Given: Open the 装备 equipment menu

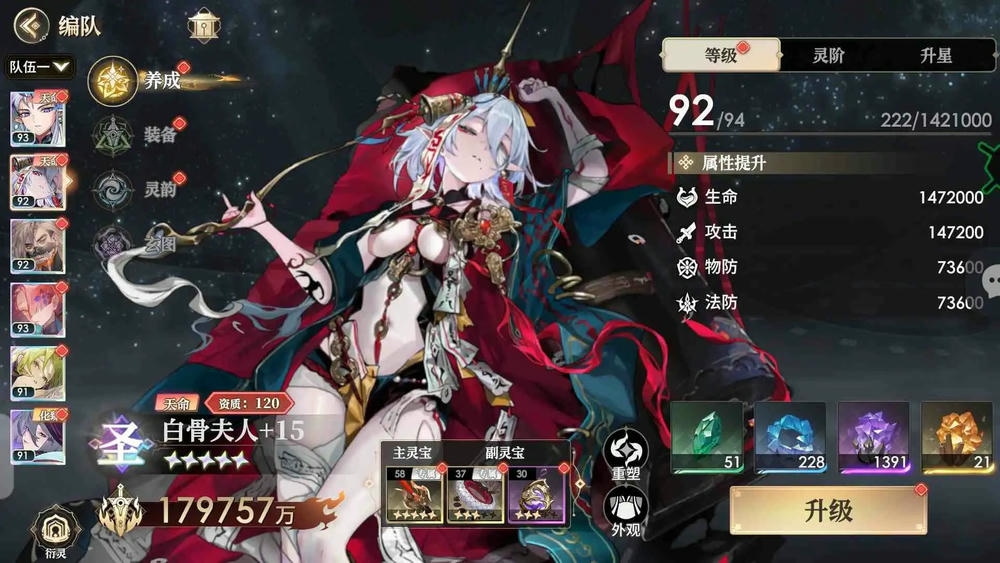Looking at the screenshot, I should click(x=112, y=134).
